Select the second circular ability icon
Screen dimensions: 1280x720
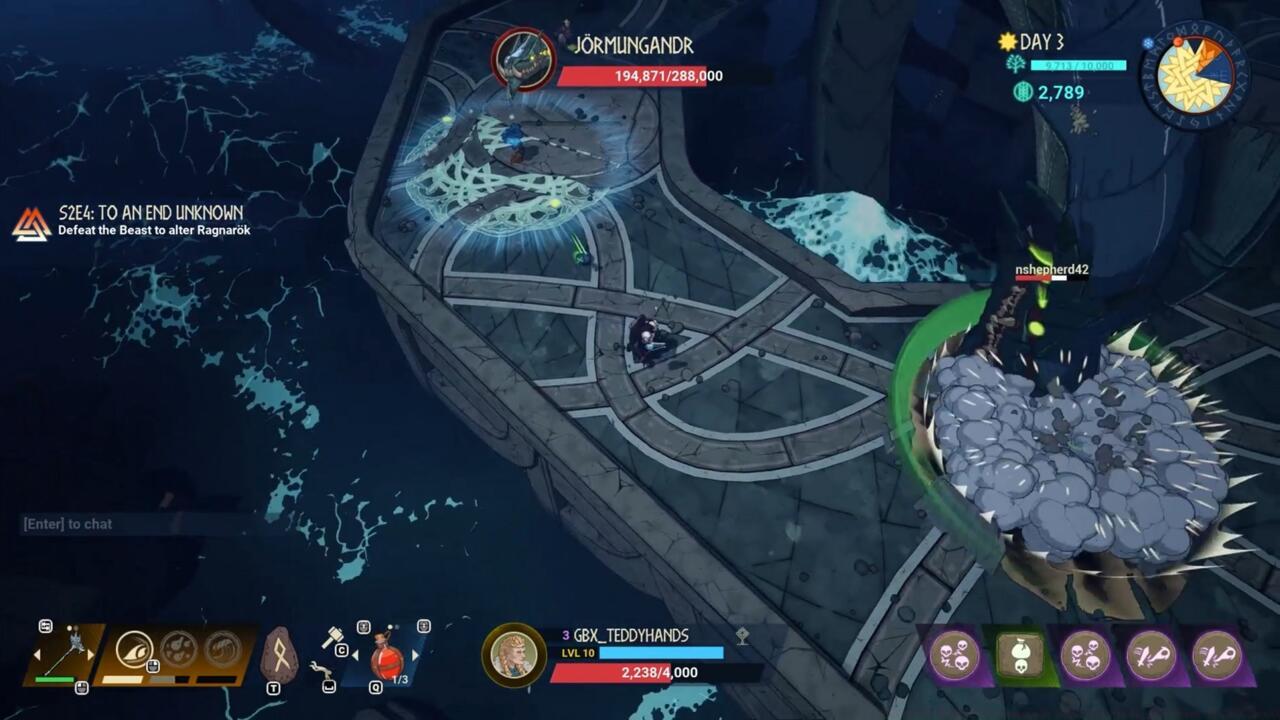click(178, 649)
